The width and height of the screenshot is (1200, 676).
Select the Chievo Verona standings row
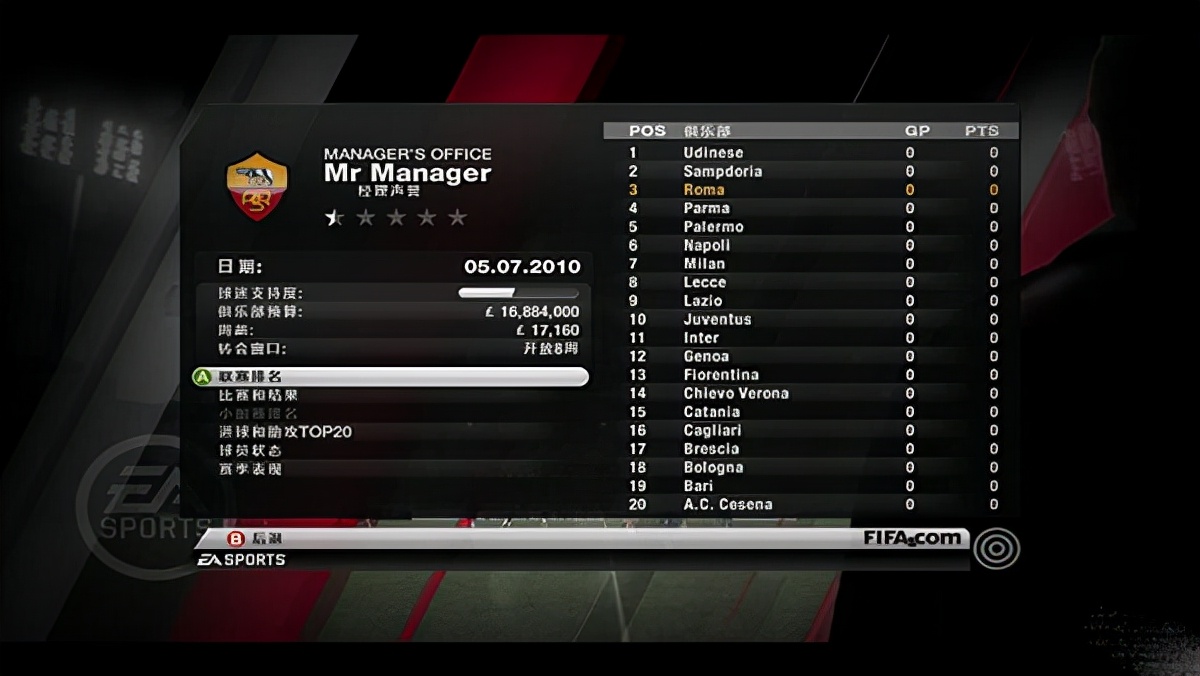pos(811,394)
